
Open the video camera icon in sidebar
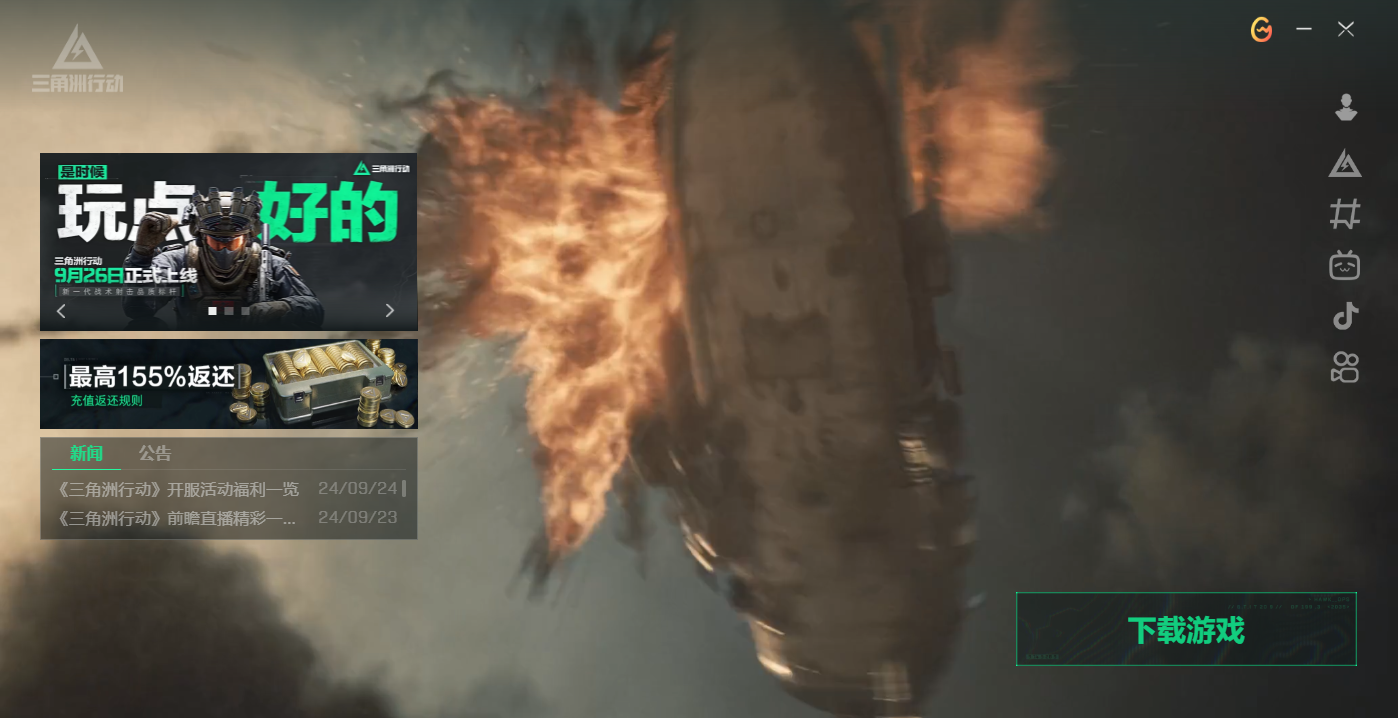click(x=1346, y=367)
